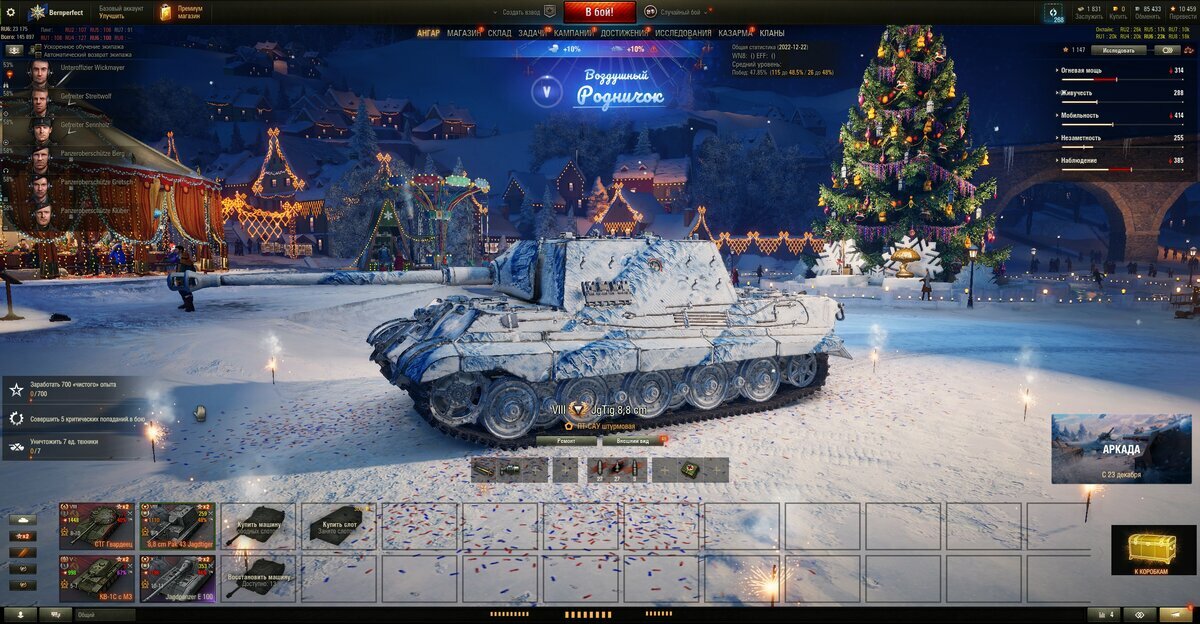1200x624 pixels.
Task: Go to the «Казарма» tab
Action: [736, 33]
